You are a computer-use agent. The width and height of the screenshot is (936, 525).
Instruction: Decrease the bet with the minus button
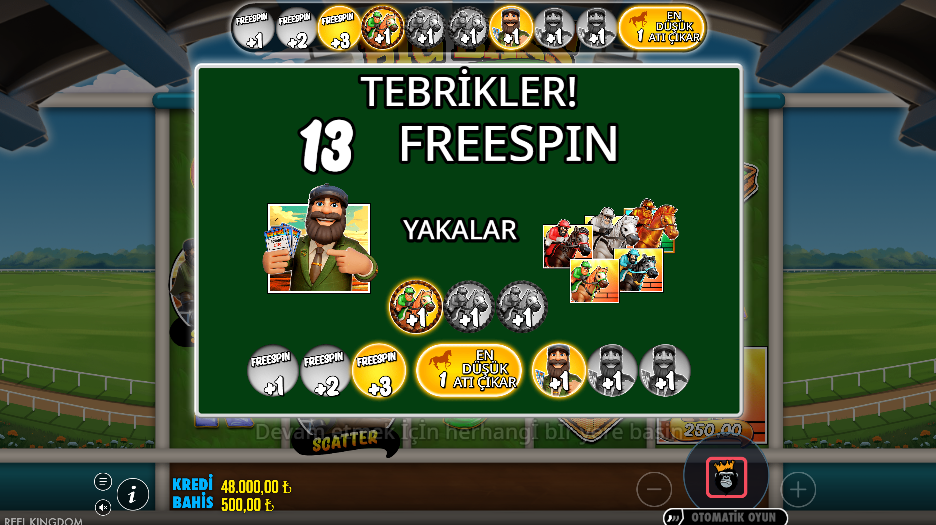[x=654, y=489]
